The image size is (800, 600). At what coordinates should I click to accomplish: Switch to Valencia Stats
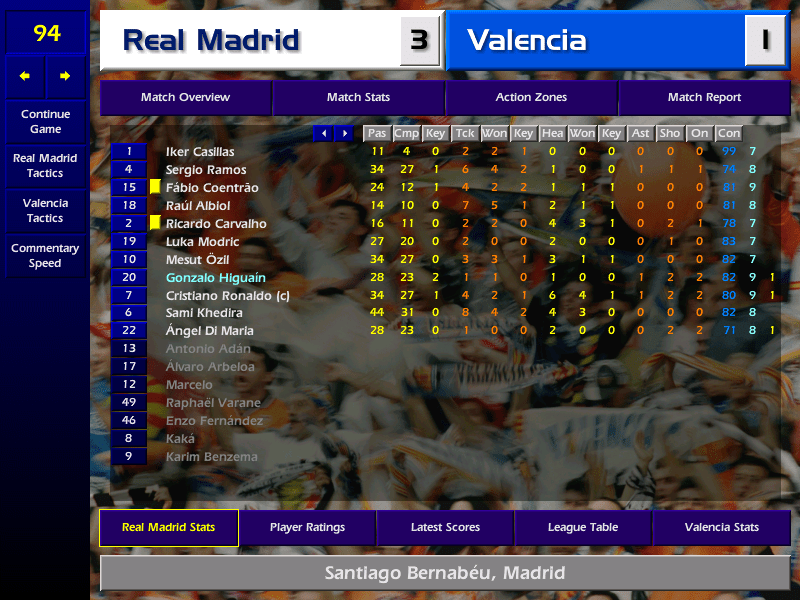(x=721, y=527)
